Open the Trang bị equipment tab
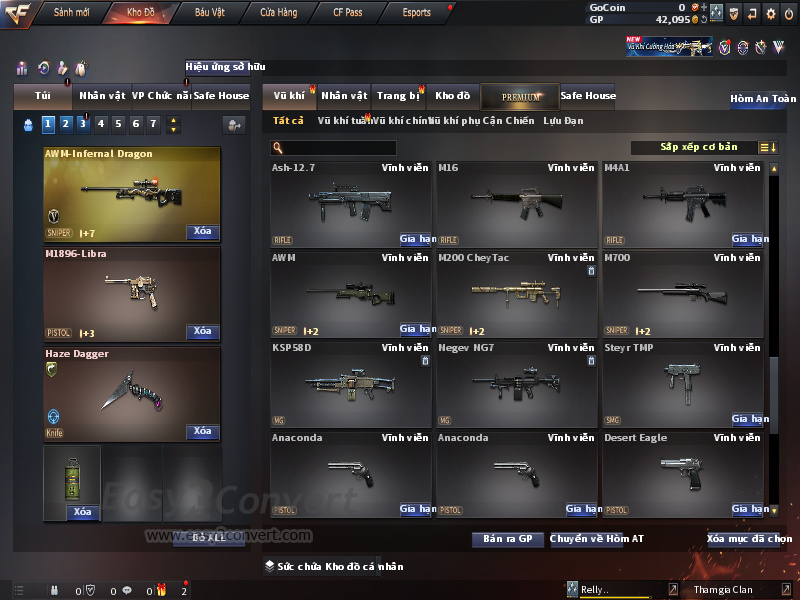Viewport: 800px width, 600px height. coord(398,96)
